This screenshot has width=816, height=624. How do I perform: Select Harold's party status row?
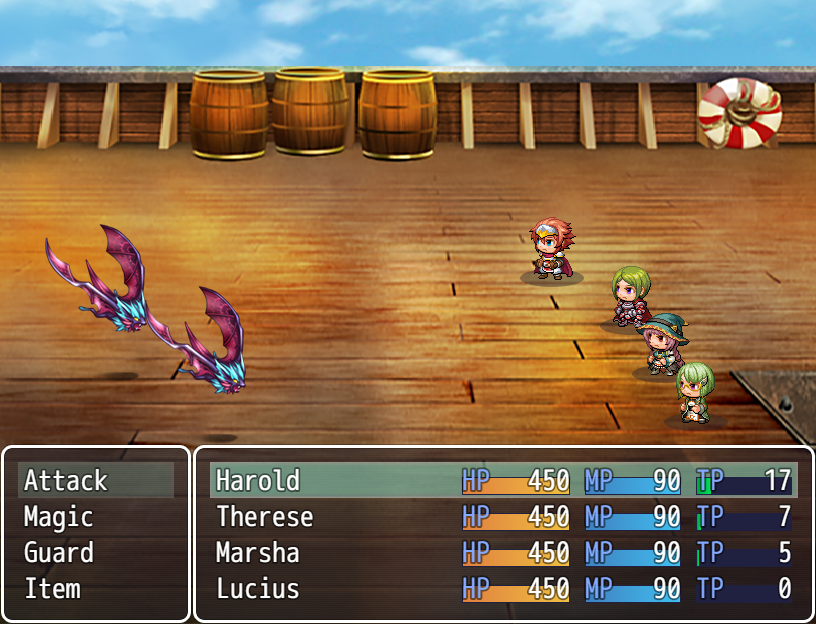pos(503,481)
